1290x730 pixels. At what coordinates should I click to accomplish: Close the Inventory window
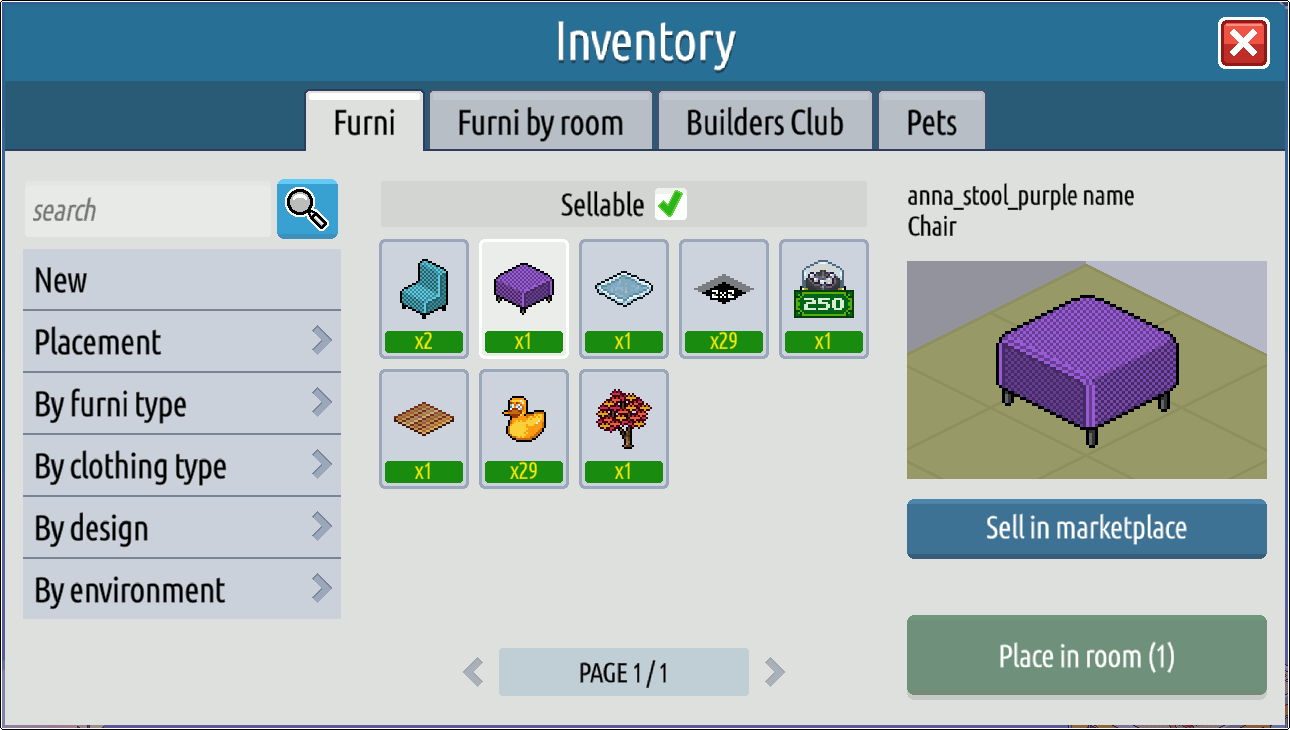coord(1243,44)
